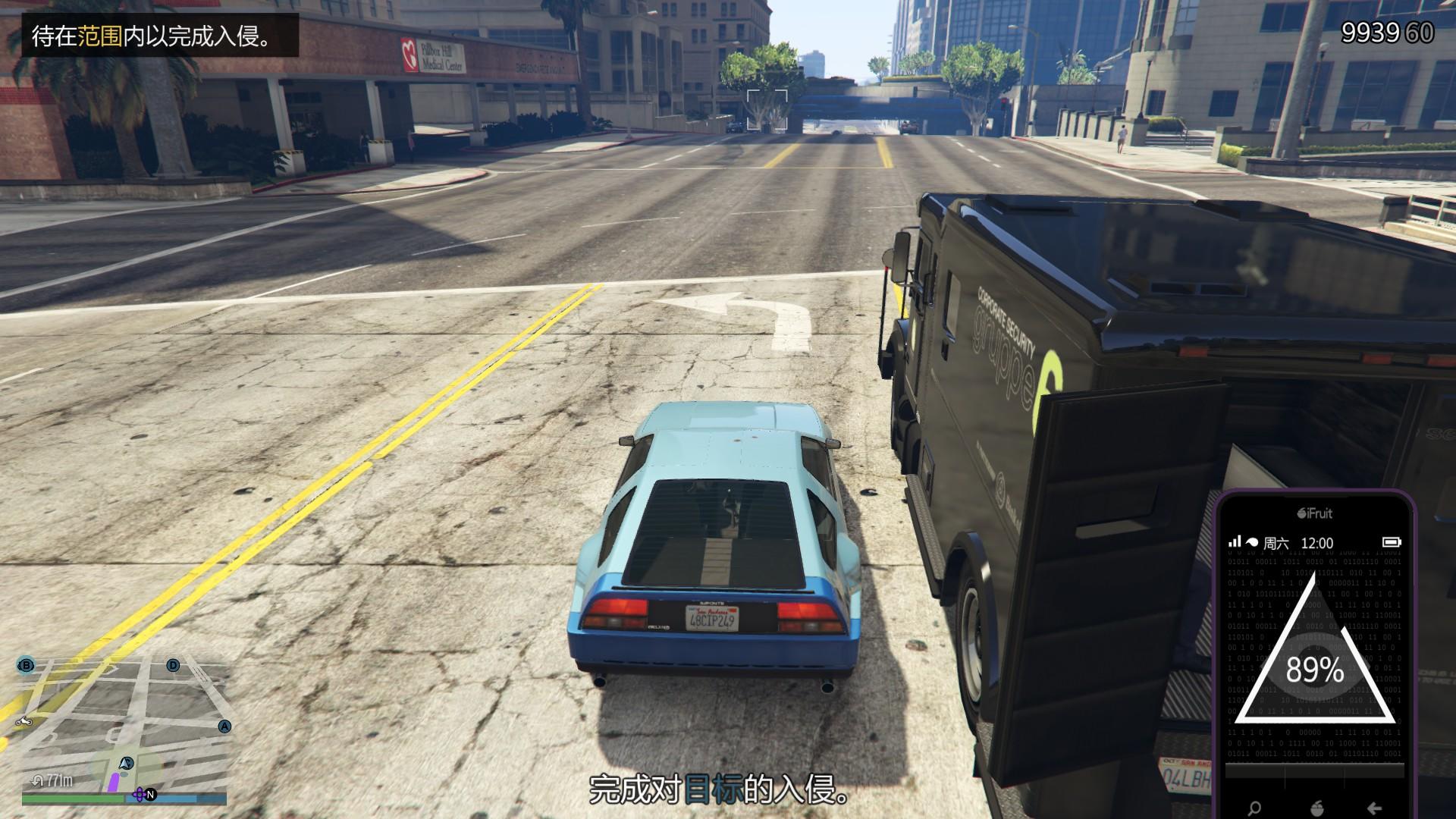Viewport: 1456px width, 819px height.
Task: Toggle the player arrow marker on the minimap
Action: point(126,764)
